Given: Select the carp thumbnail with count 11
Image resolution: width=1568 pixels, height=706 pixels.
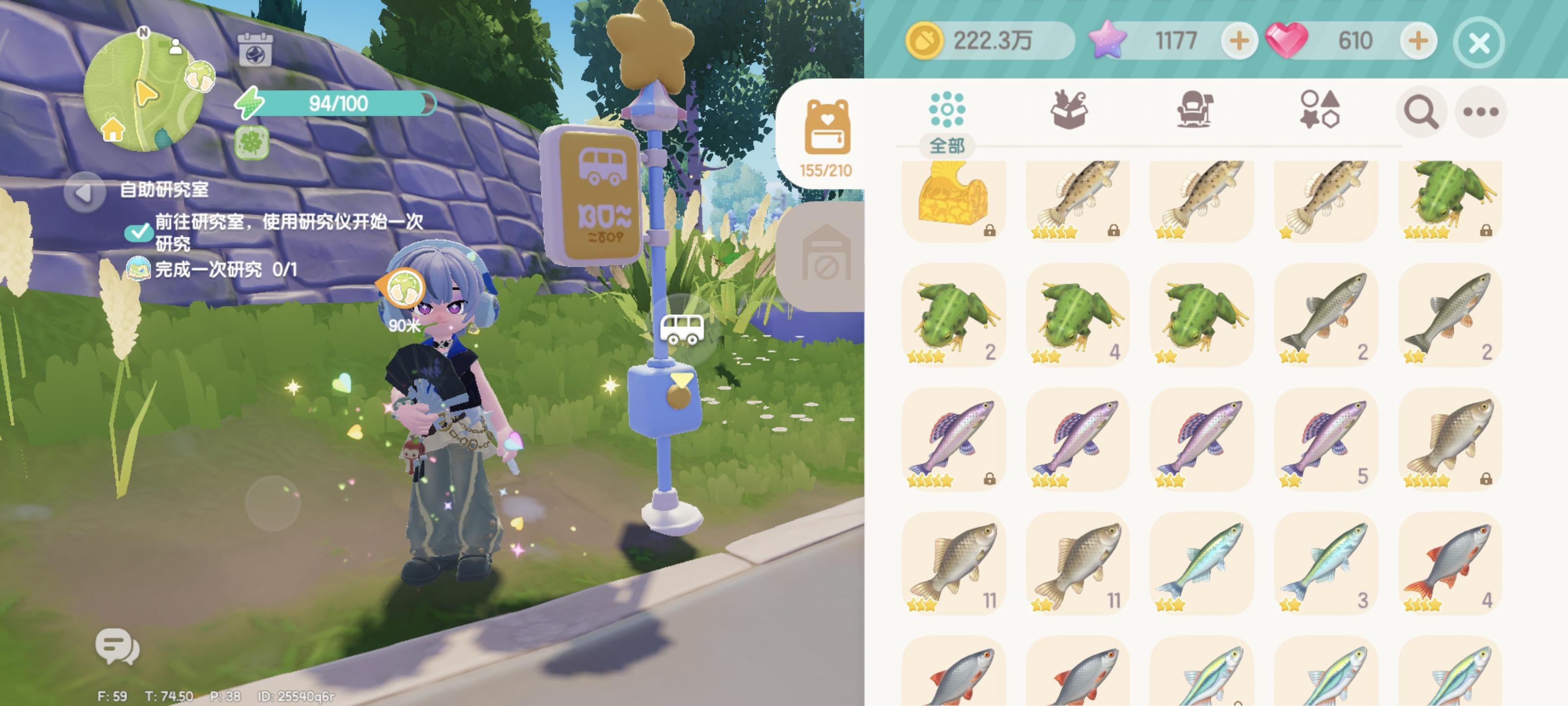Looking at the screenshot, I should click(955, 563).
